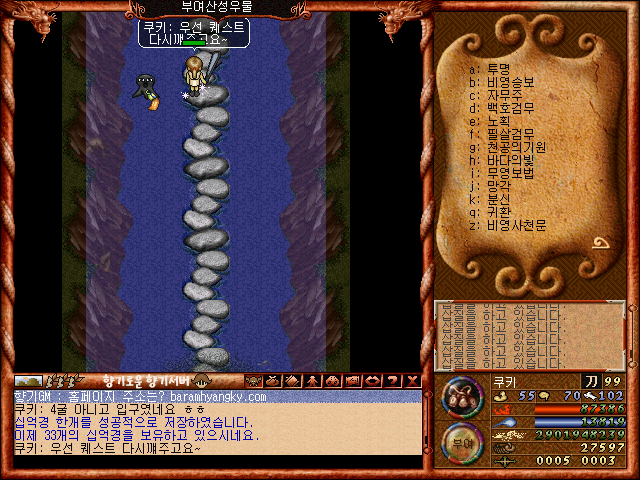Choose the 바다의빛 spell entry
This screenshot has width=640, height=480.
[509, 160]
